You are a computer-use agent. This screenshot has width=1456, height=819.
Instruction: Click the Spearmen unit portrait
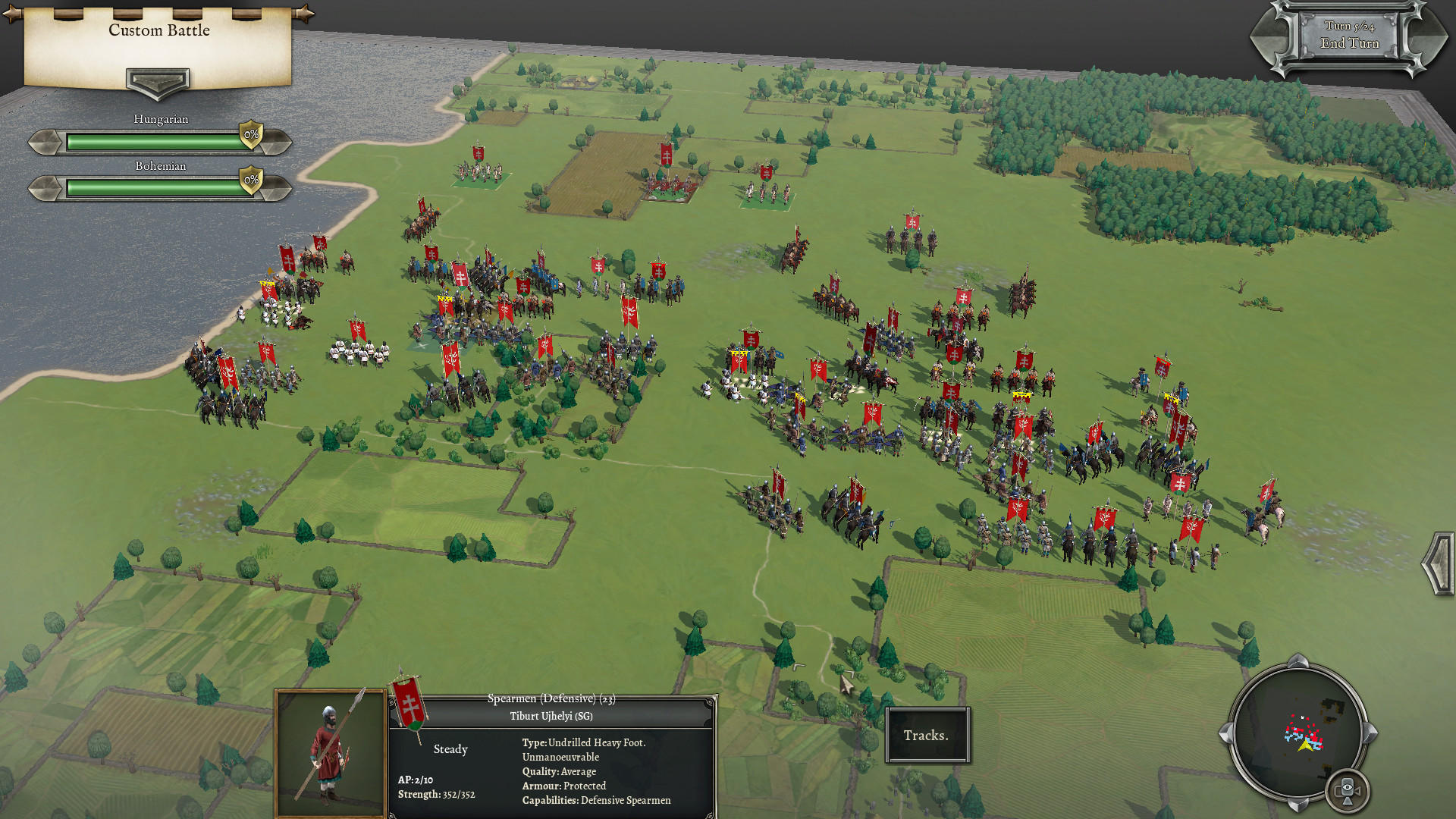(331, 751)
